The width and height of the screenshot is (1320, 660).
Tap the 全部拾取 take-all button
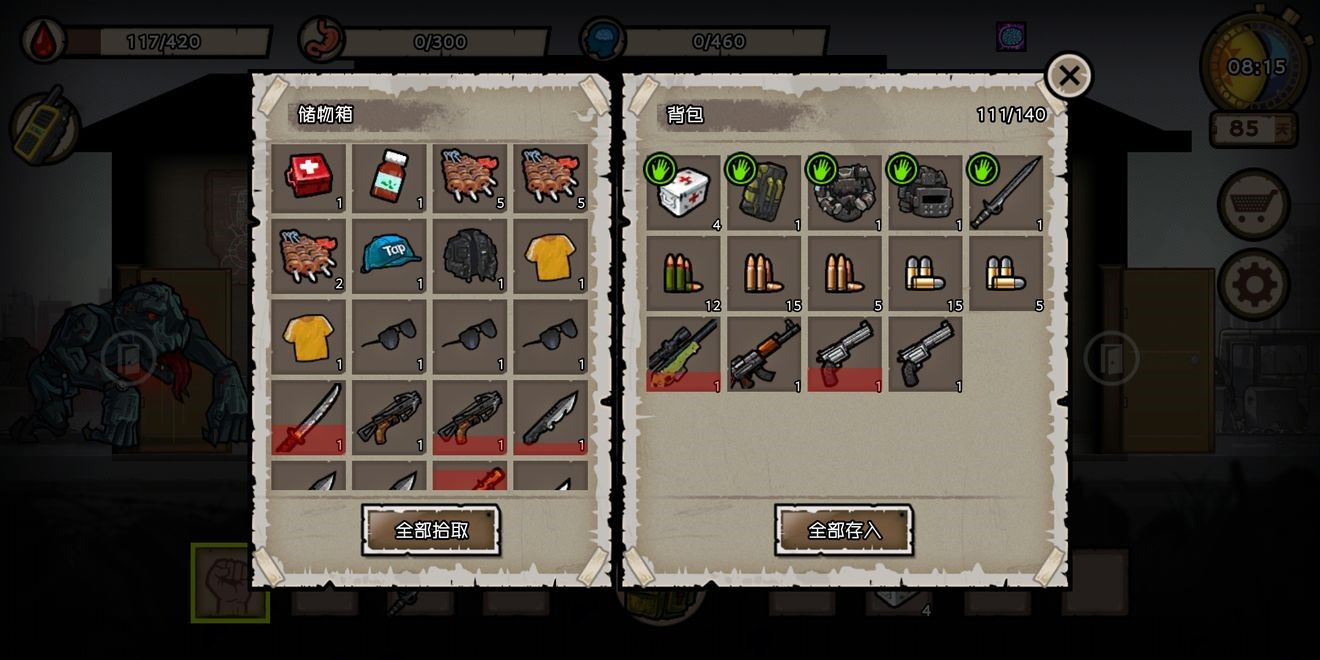point(431,530)
